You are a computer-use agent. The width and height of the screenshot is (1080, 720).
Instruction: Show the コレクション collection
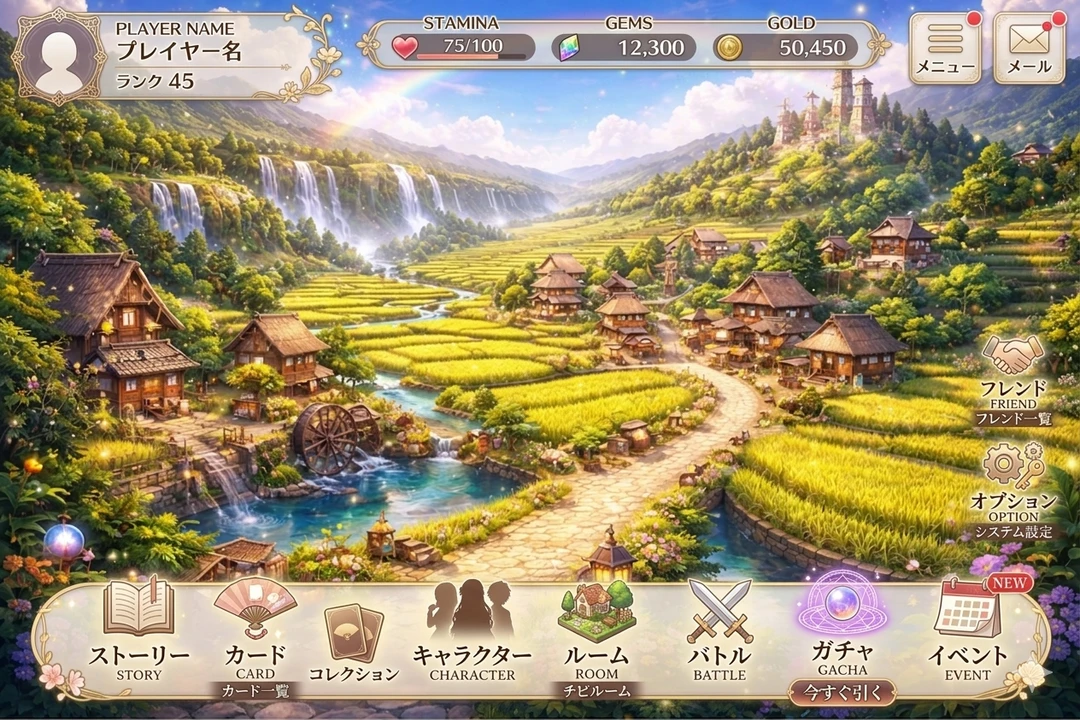354,640
